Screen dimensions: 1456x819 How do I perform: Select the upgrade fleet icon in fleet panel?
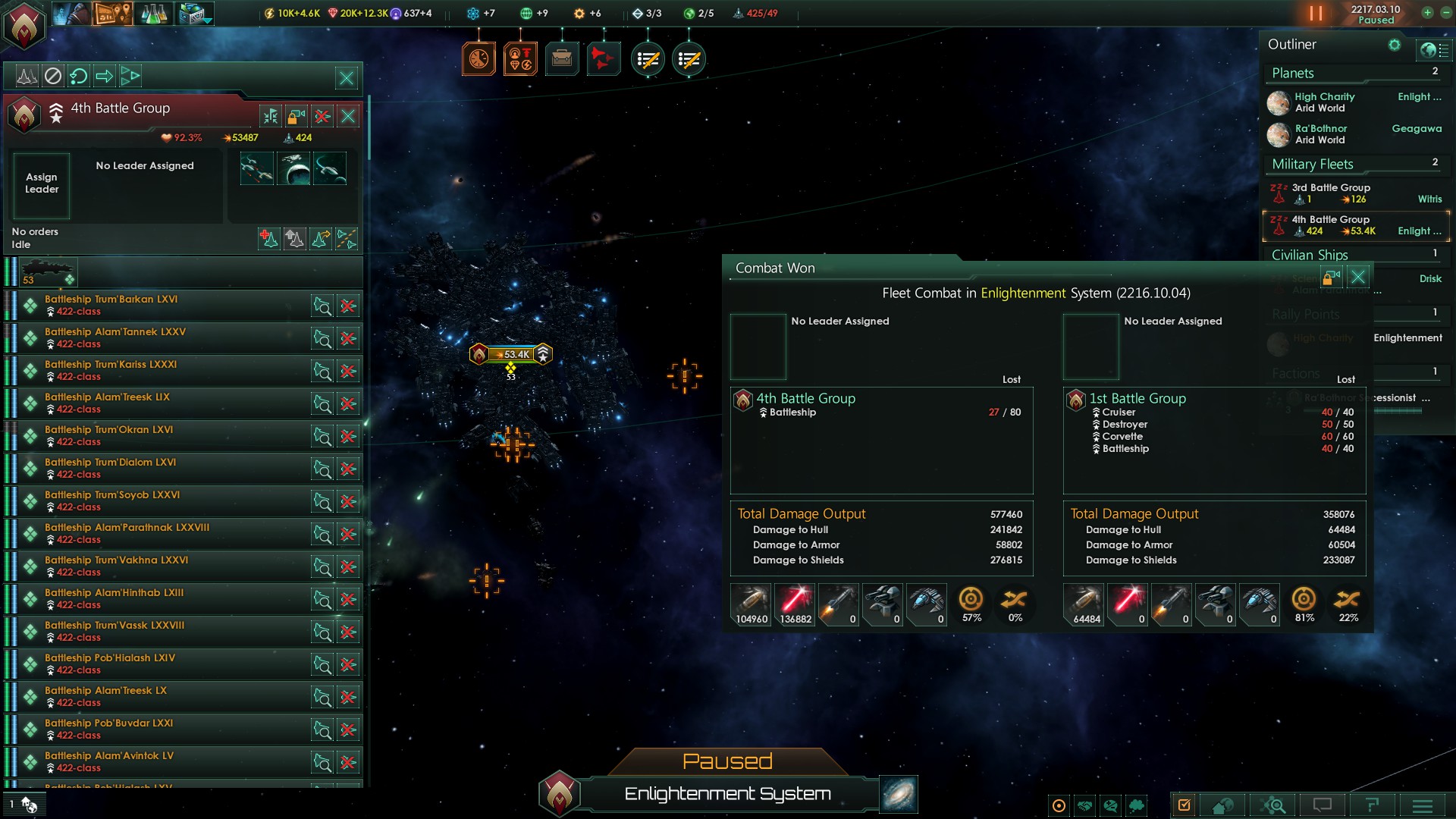[295, 239]
